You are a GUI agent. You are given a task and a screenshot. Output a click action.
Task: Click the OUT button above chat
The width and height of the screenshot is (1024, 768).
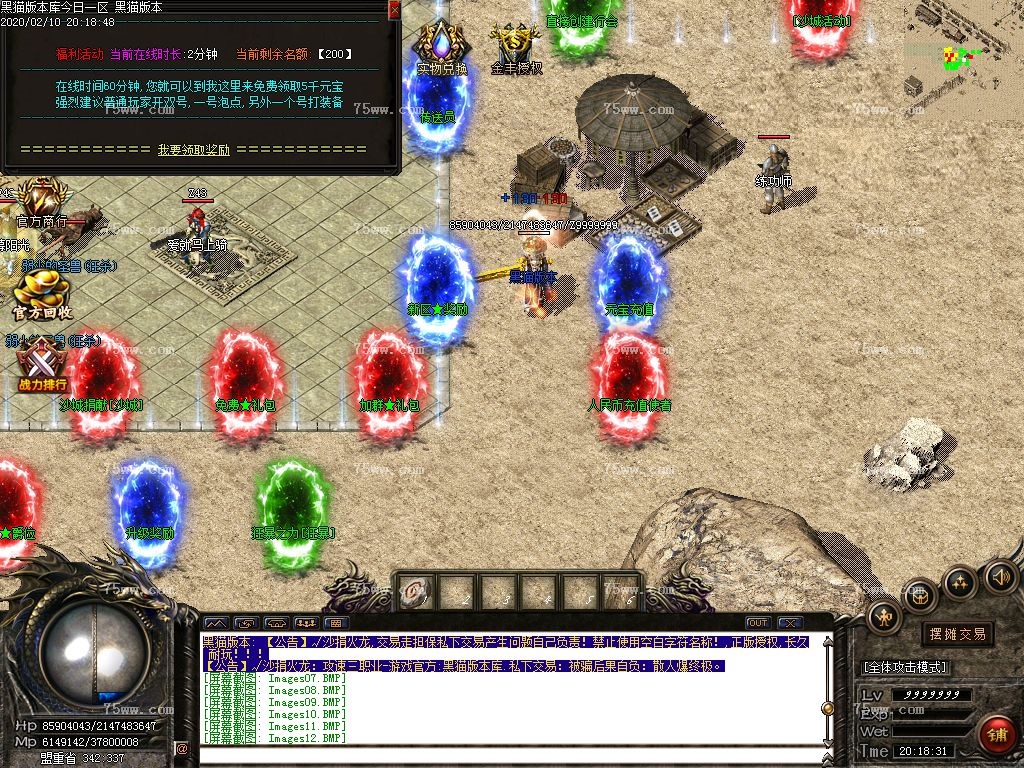pos(758,623)
